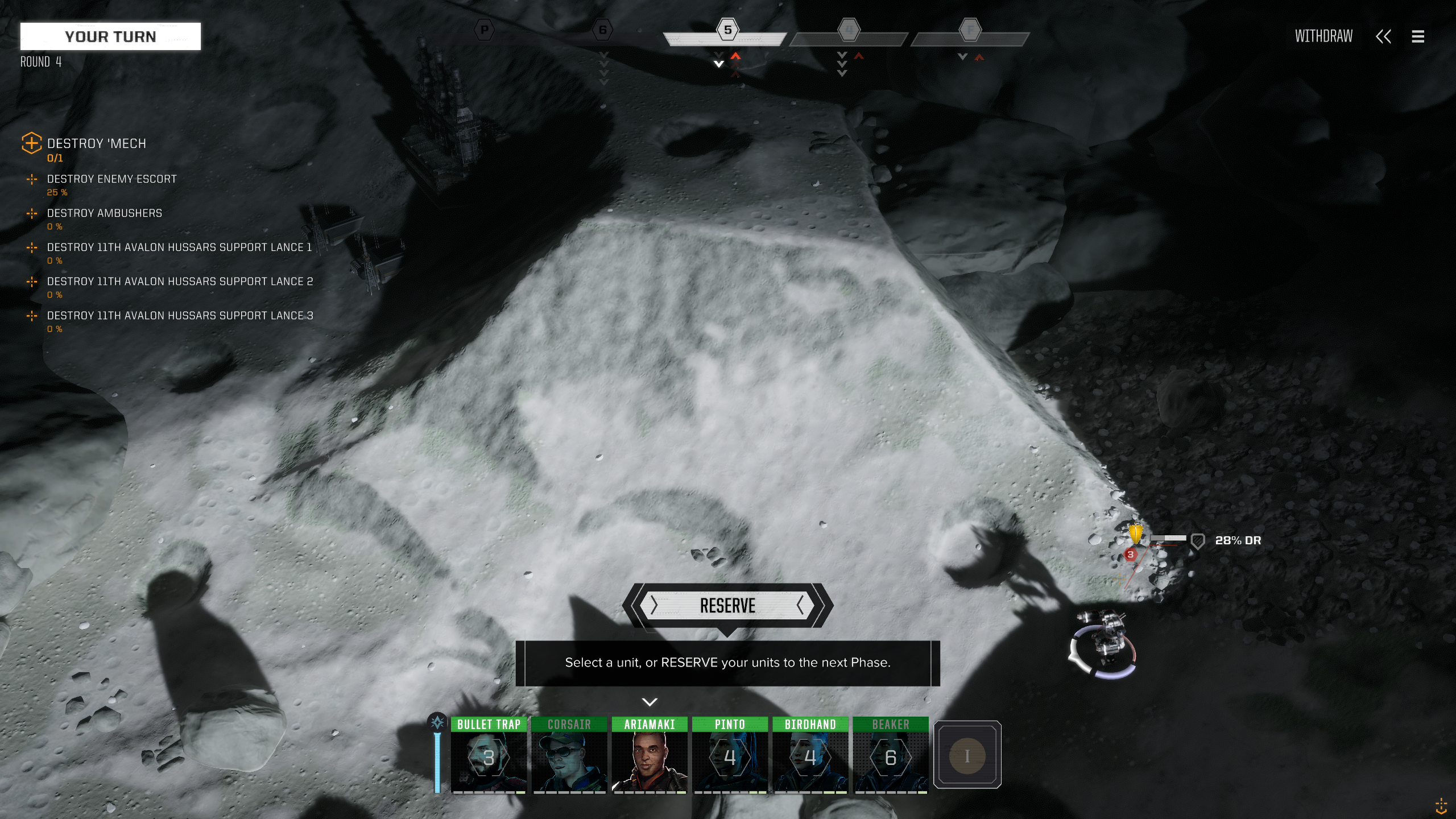This screenshot has height=819, width=1456.
Task: Select the Destroy Enemy Escort objective
Action: click(111, 179)
